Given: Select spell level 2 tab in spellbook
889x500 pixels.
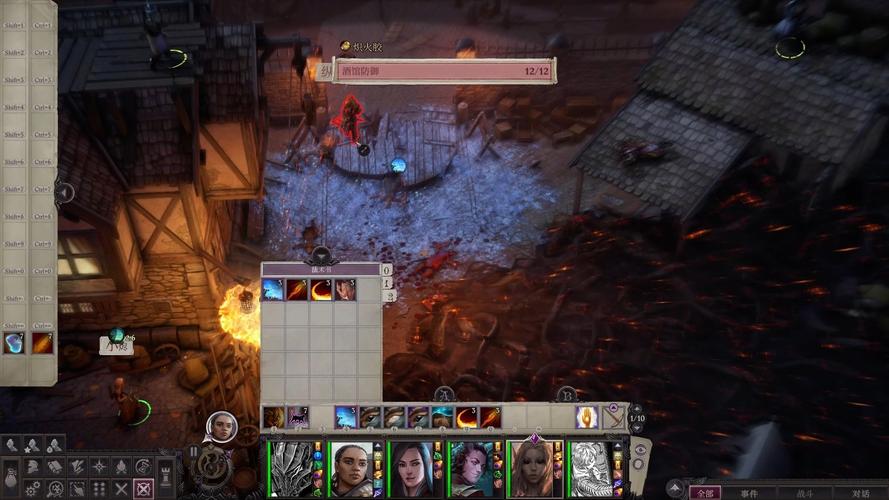Looking at the screenshot, I should coord(389,296).
